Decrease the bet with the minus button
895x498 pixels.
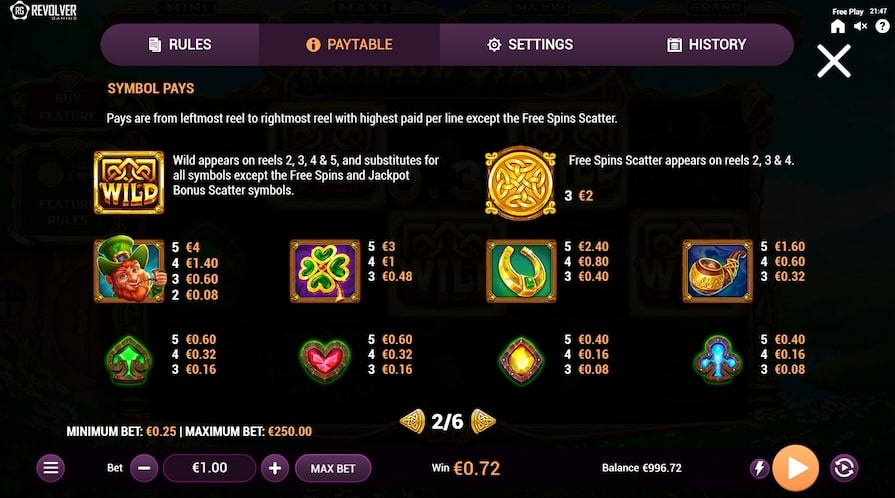point(144,468)
